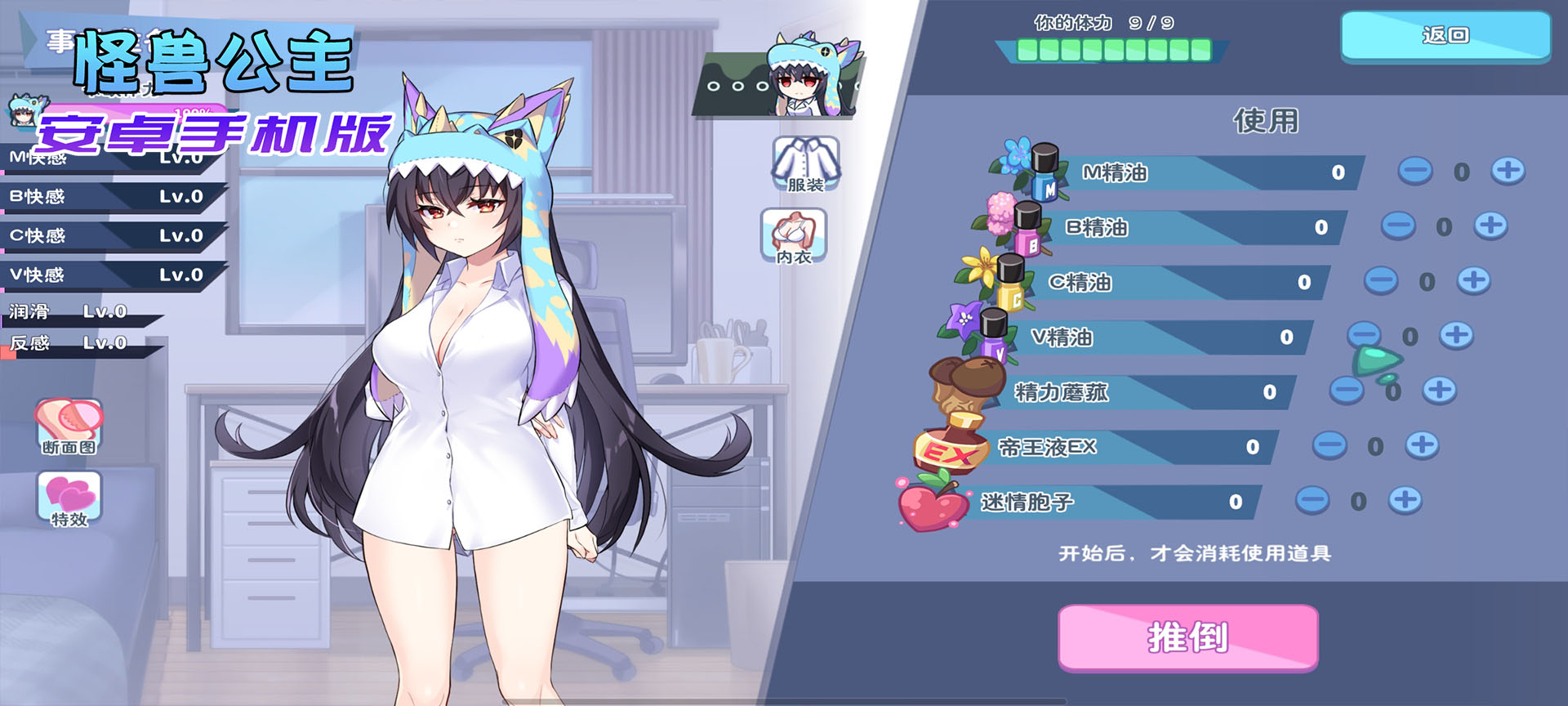Toggle the 断面图 cross-section view
The height and width of the screenshot is (706, 1568).
pyautogui.click(x=69, y=426)
